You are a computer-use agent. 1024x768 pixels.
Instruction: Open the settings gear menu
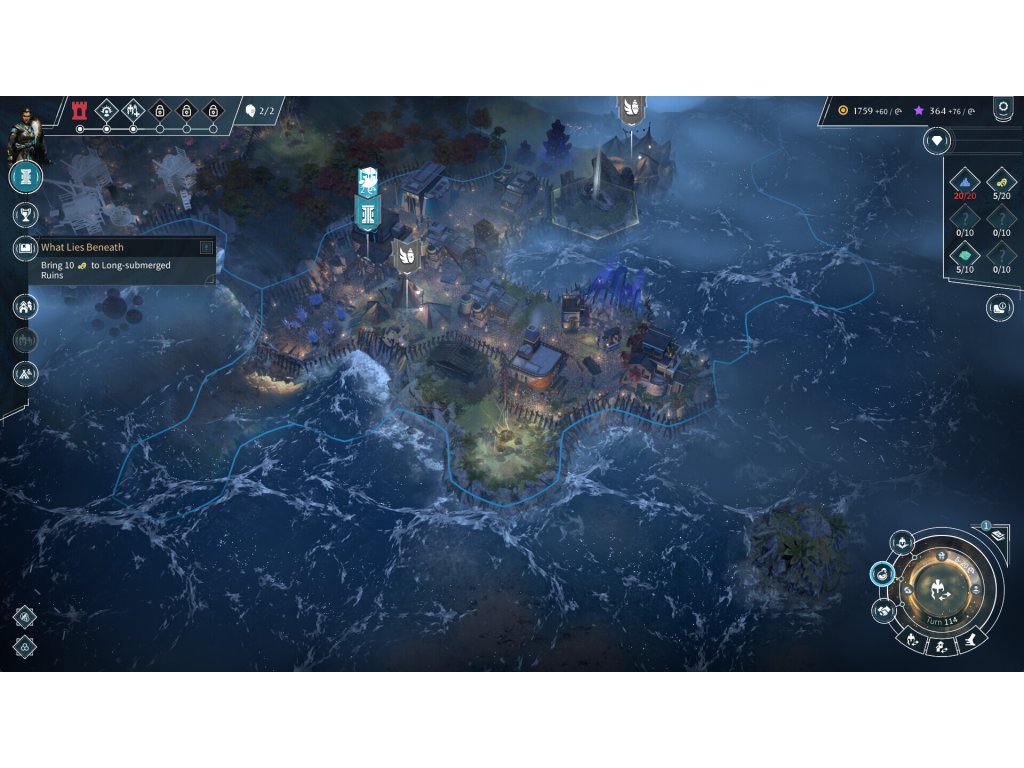pos(1003,106)
